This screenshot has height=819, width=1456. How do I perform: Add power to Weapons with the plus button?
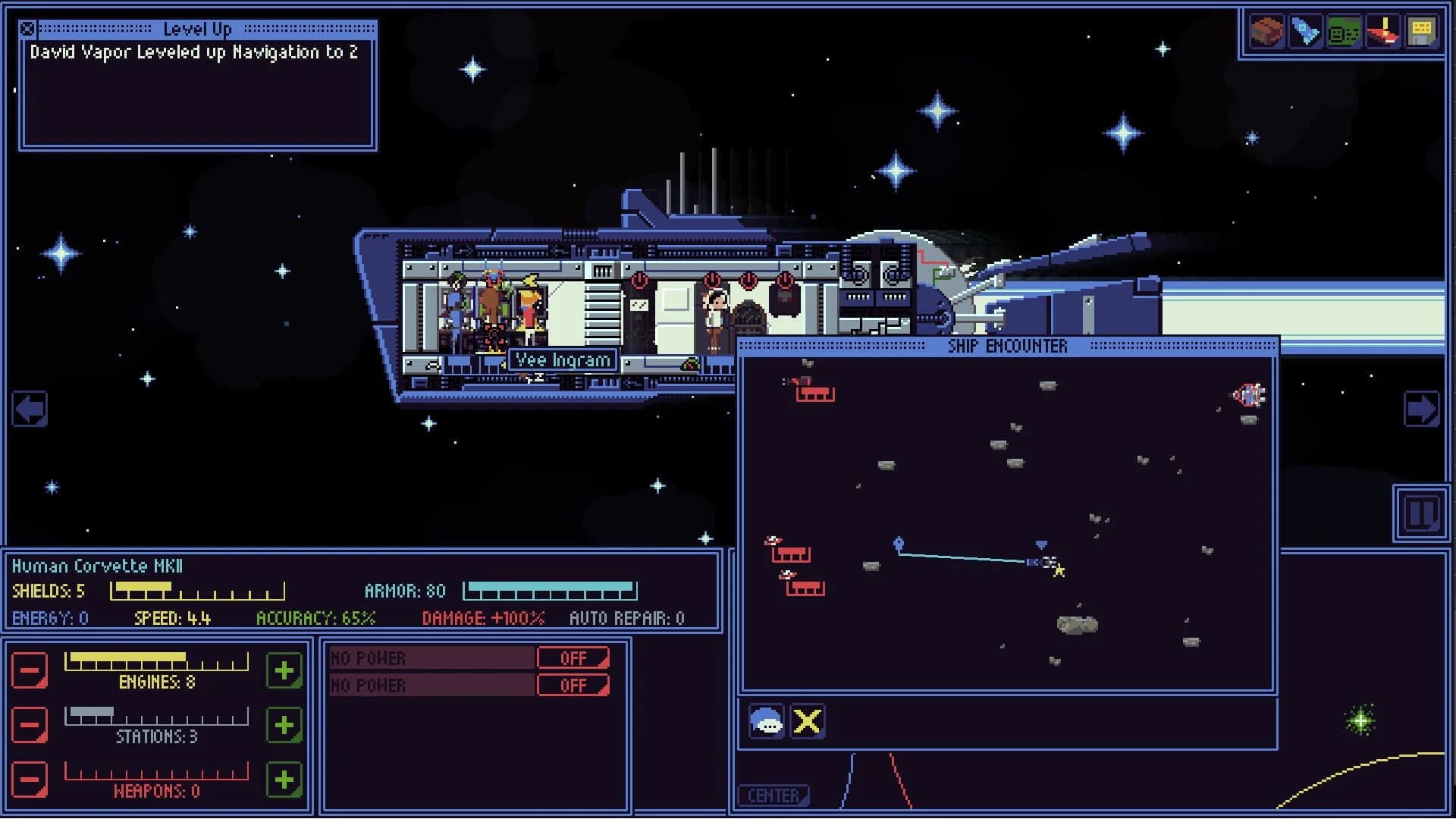283,779
